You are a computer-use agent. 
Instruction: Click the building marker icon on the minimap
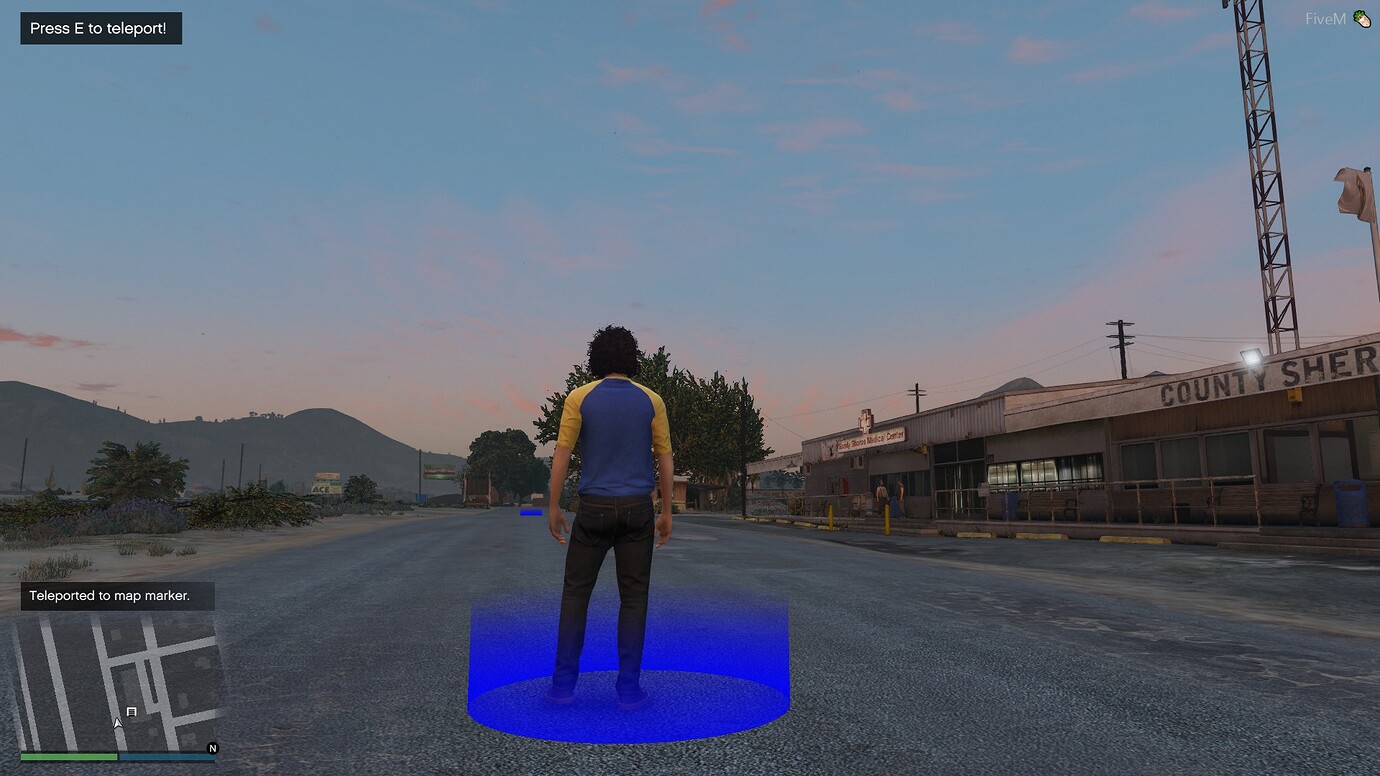131,711
